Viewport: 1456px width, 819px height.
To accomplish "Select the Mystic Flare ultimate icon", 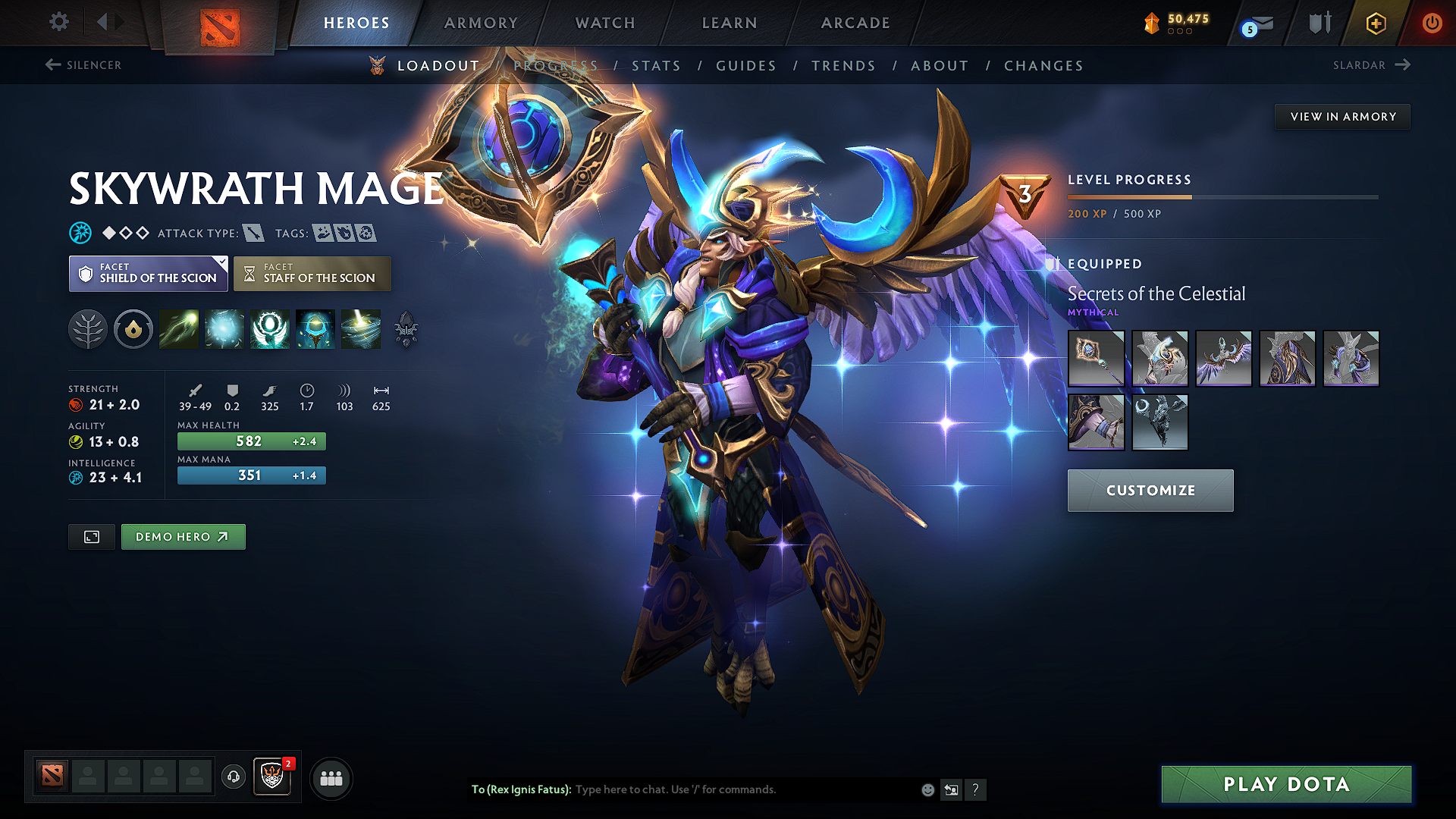I will click(x=361, y=329).
